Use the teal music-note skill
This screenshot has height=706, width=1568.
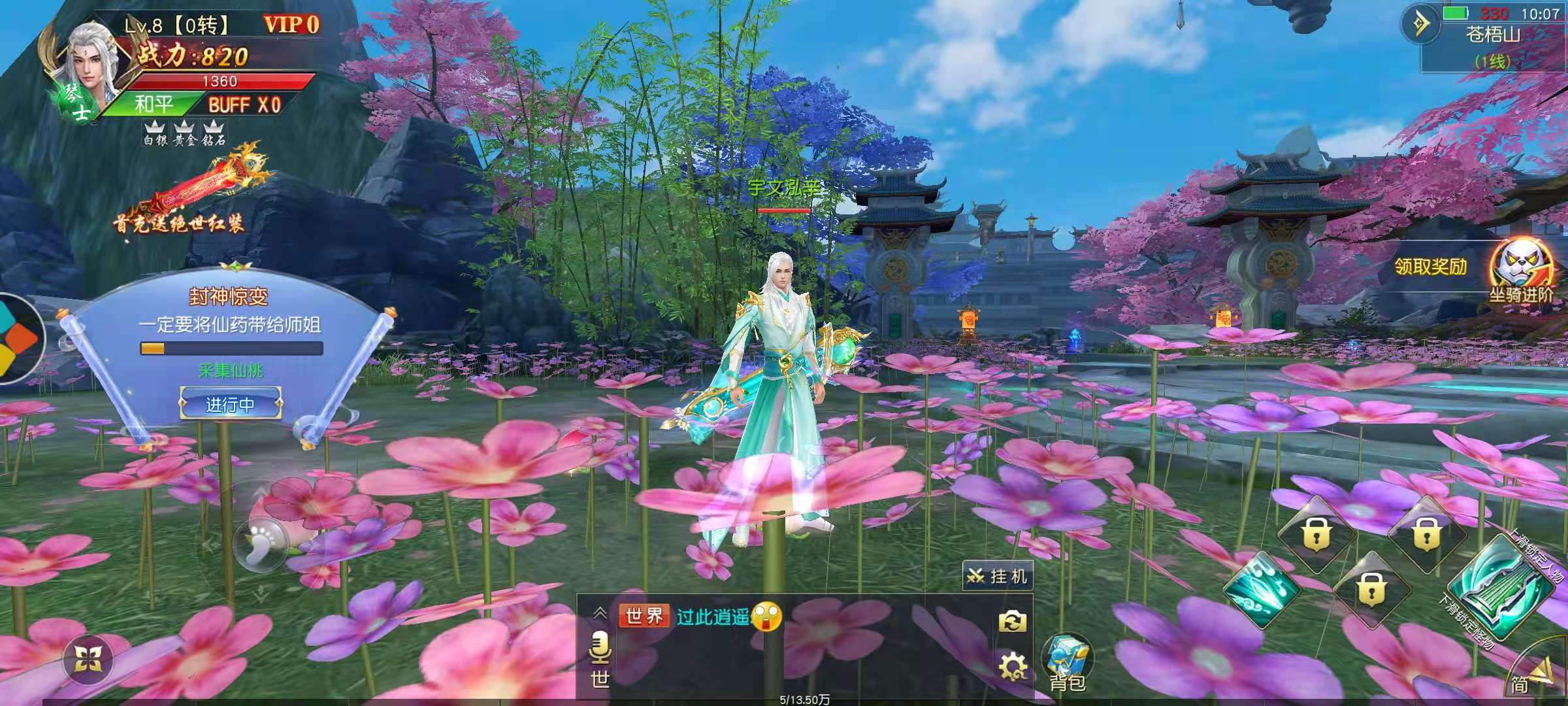click(x=1261, y=590)
